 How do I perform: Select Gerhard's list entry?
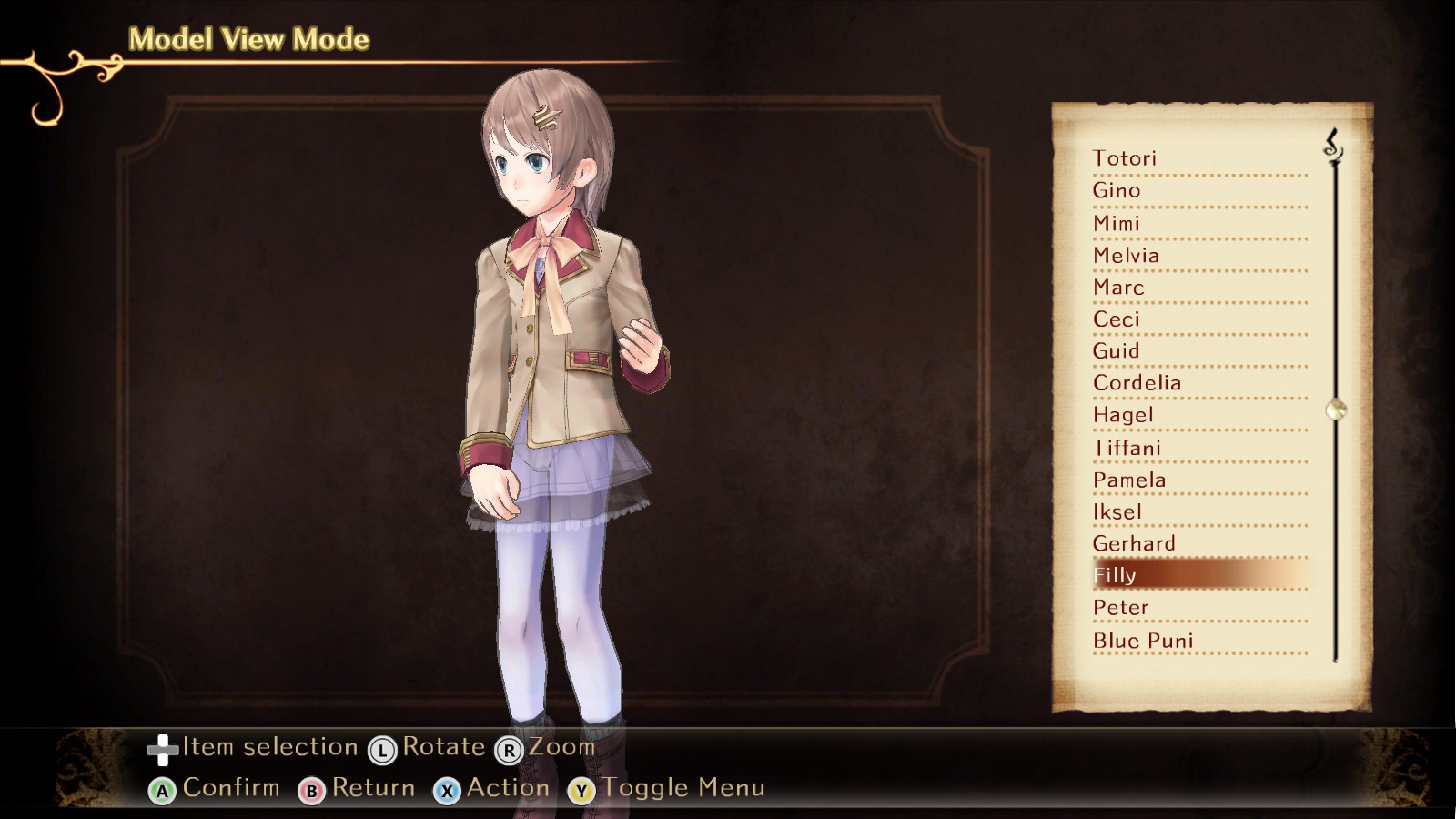(x=1134, y=543)
